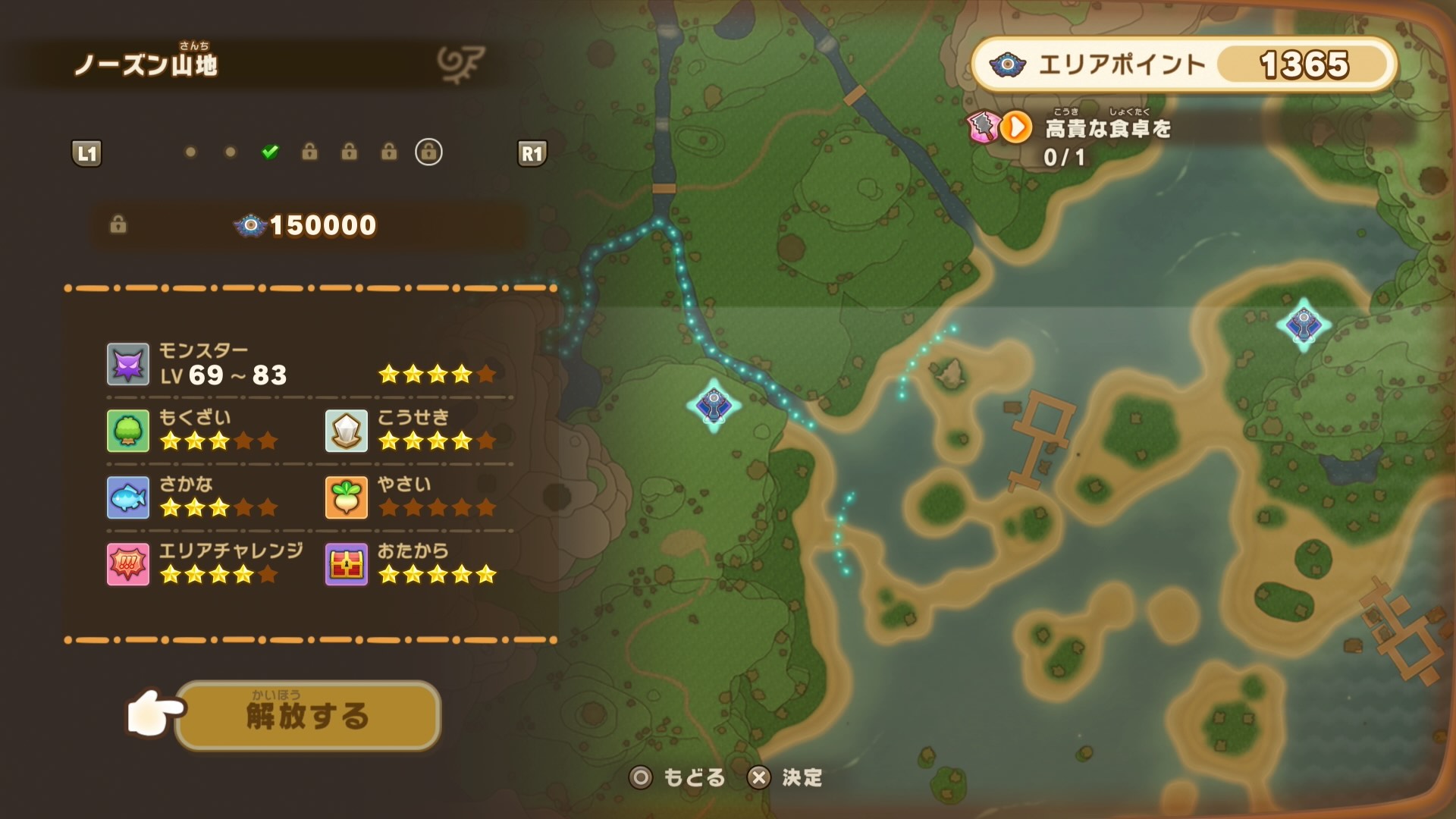Click the highlighted locked padlock indicator
Viewport: 1456px width, 819px height.
(428, 152)
